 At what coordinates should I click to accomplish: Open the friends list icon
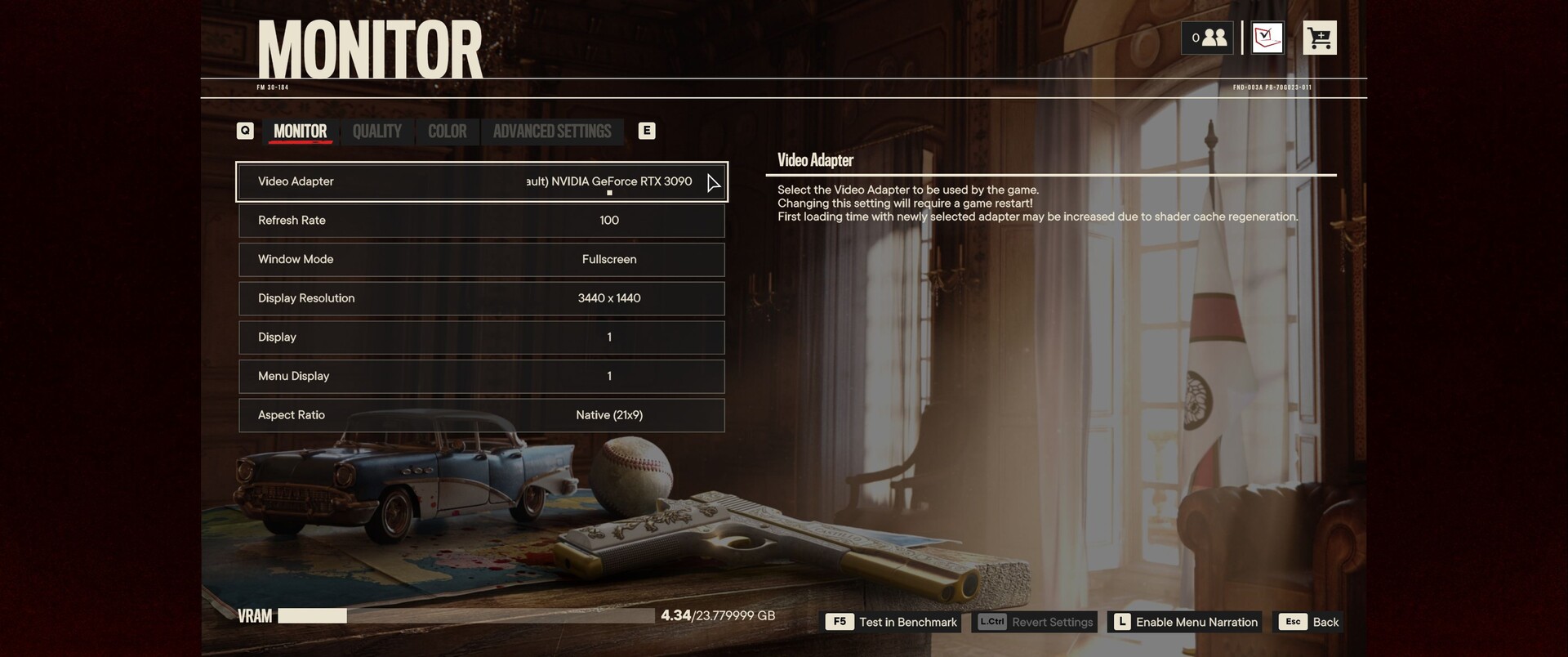tap(1207, 38)
